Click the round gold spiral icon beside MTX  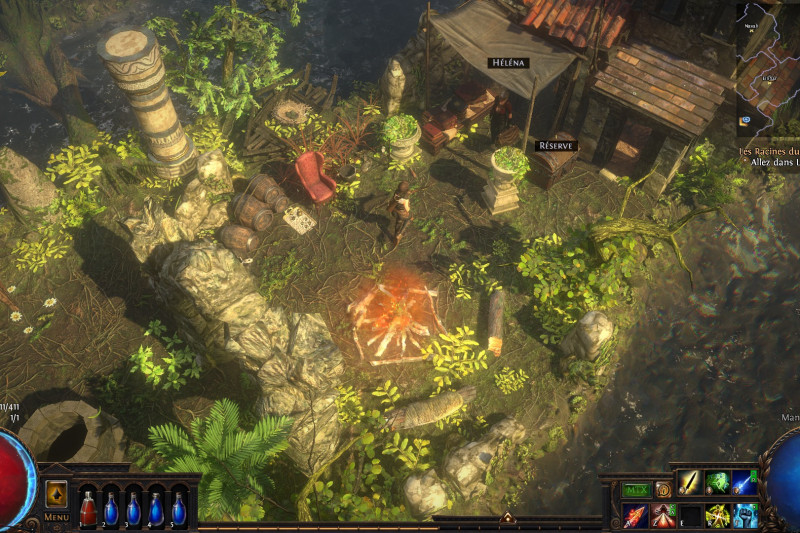point(662,490)
